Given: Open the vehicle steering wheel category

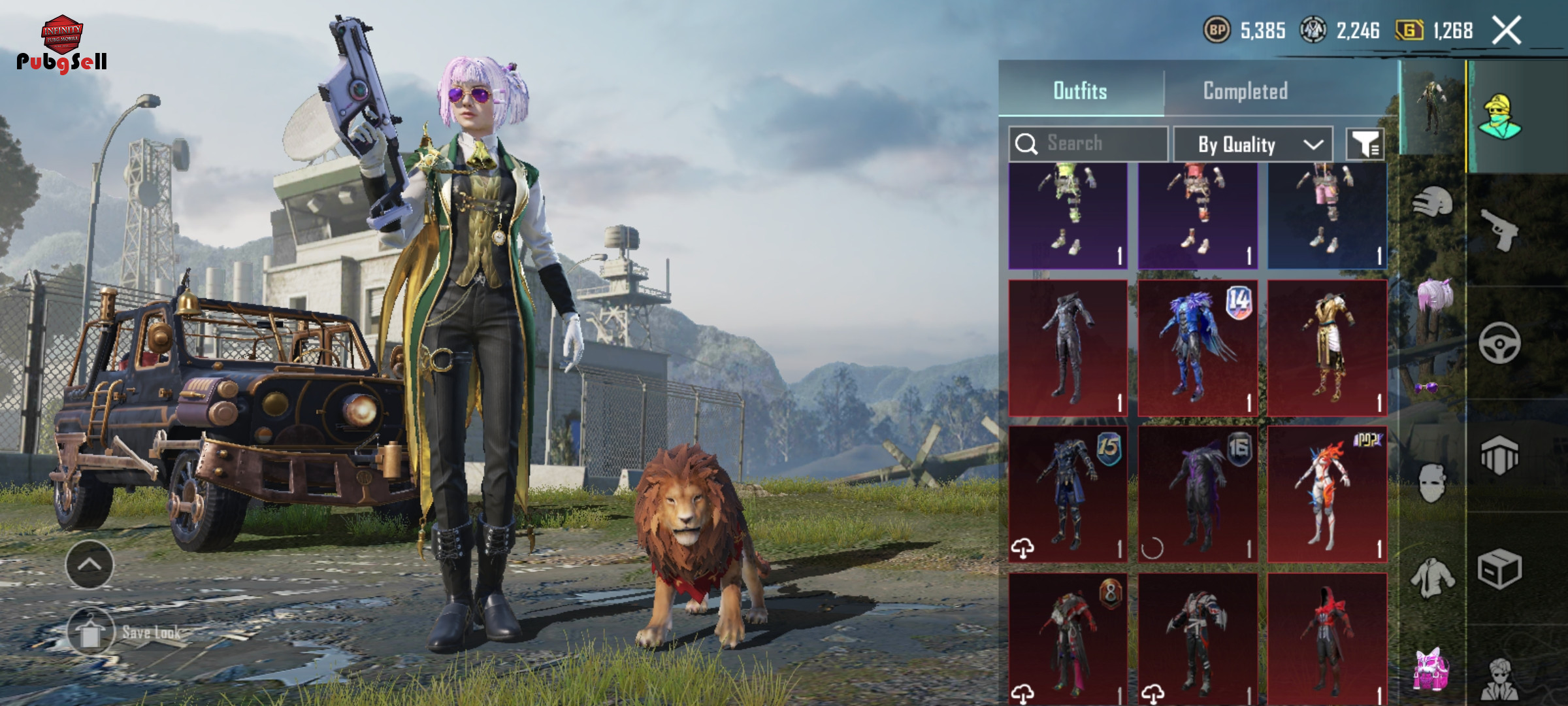Looking at the screenshot, I should (1499, 343).
